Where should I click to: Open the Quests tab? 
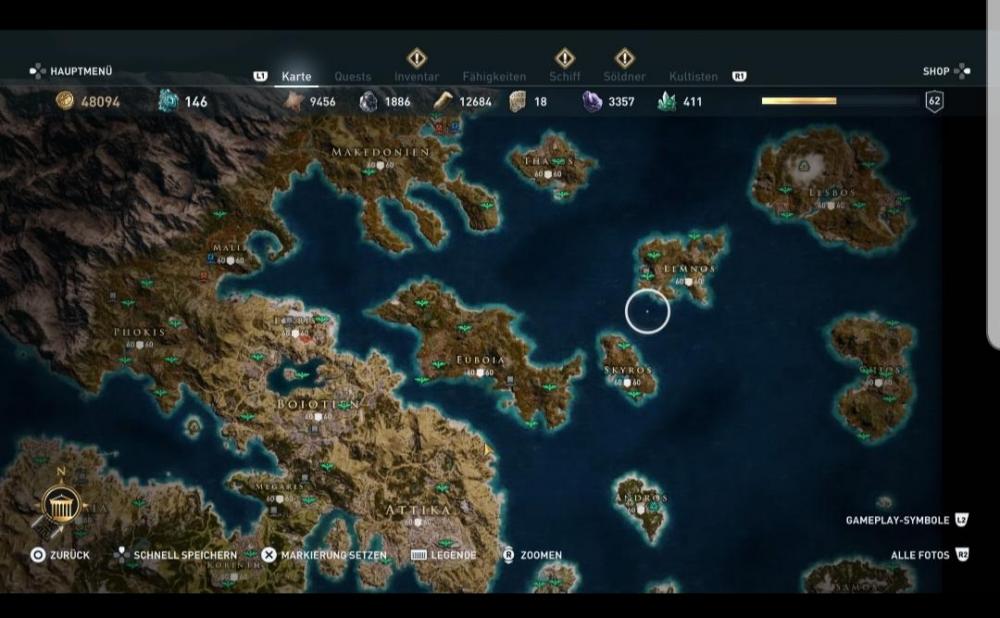pyautogui.click(x=352, y=76)
